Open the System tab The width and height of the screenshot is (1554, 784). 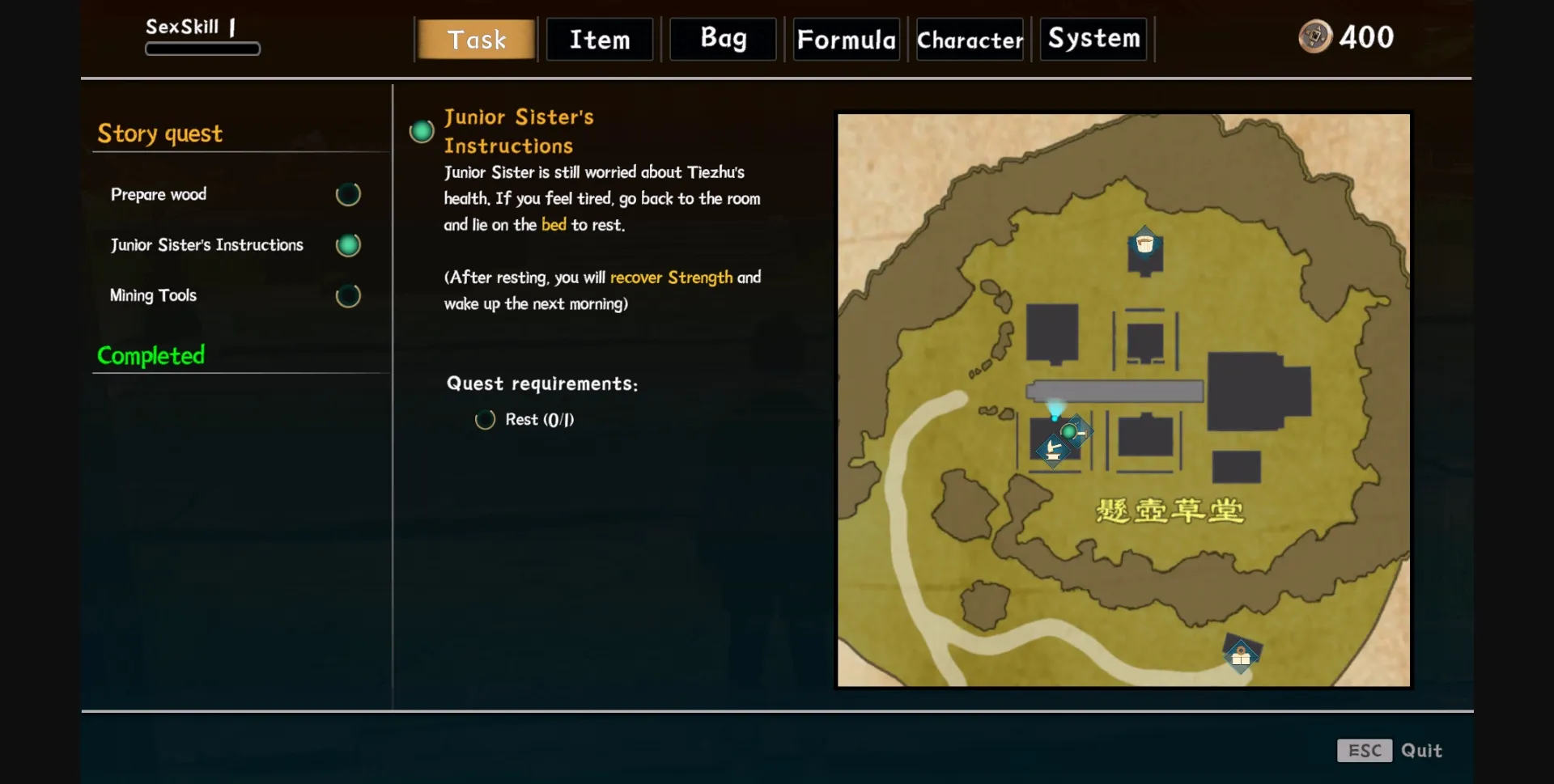click(x=1093, y=39)
